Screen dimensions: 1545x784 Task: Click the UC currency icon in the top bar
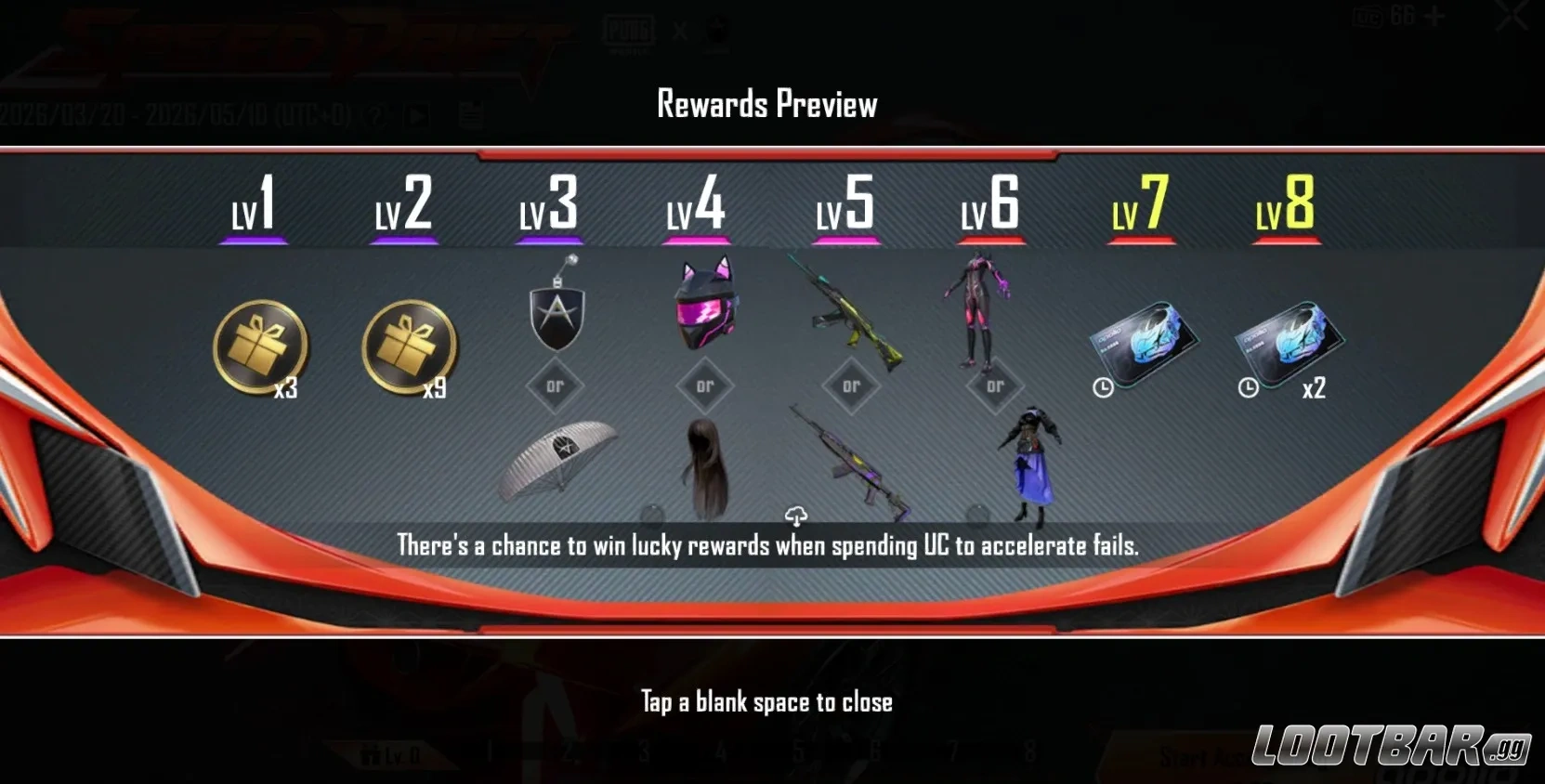(1368, 17)
